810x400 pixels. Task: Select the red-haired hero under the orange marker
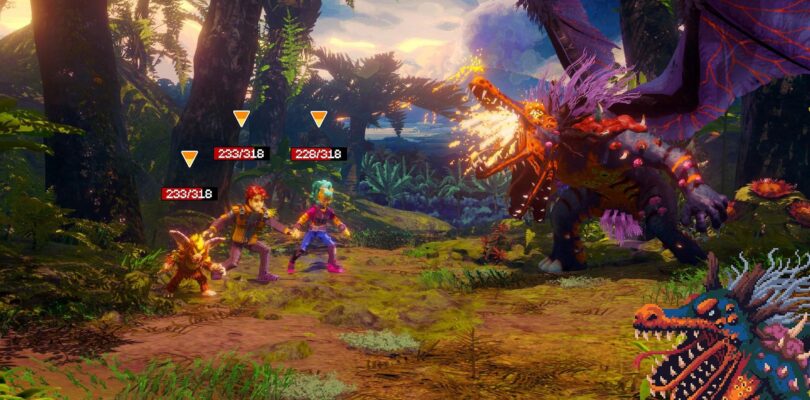(x=250, y=230)
